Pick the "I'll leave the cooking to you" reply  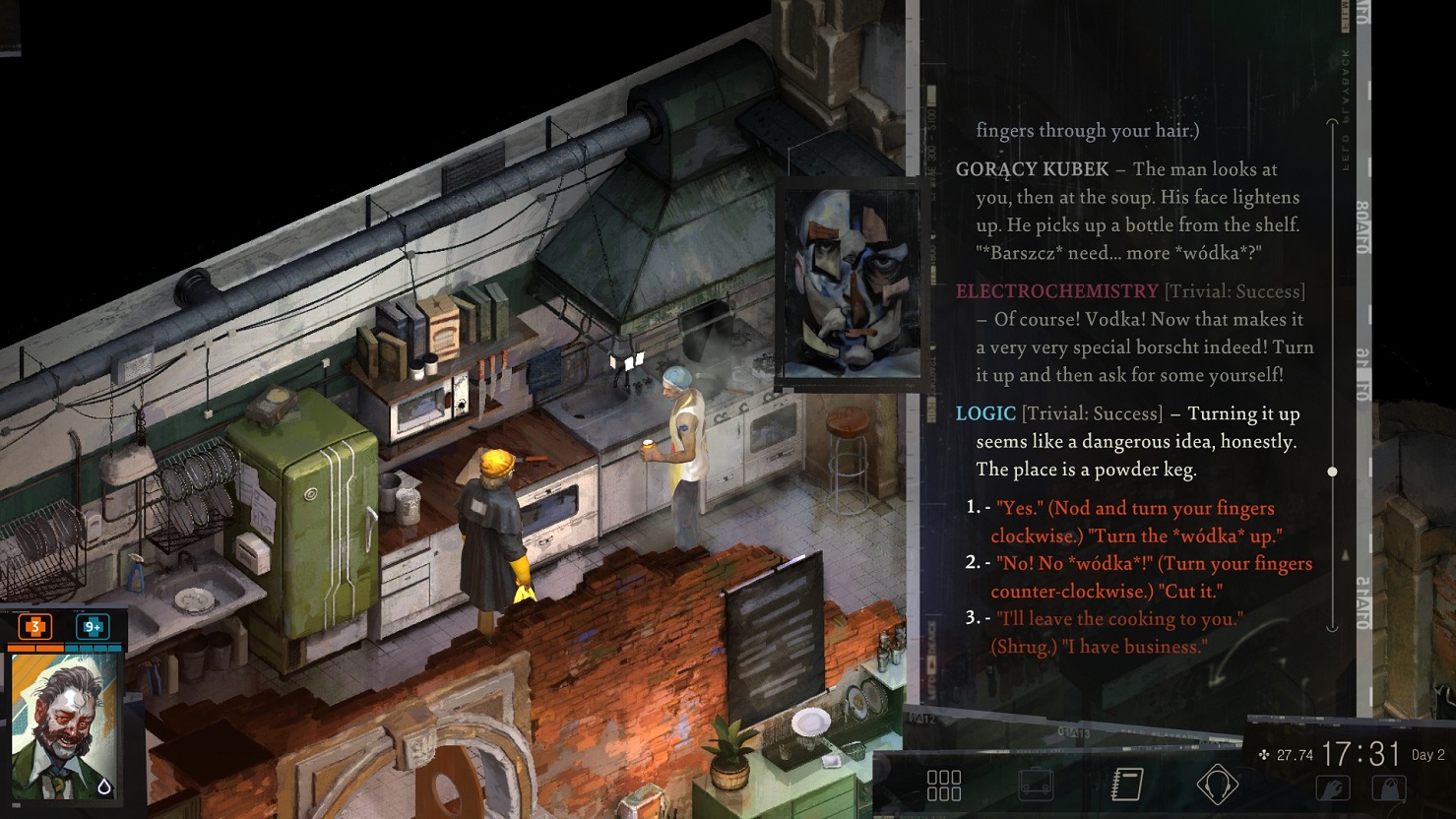coord(1118,632)
